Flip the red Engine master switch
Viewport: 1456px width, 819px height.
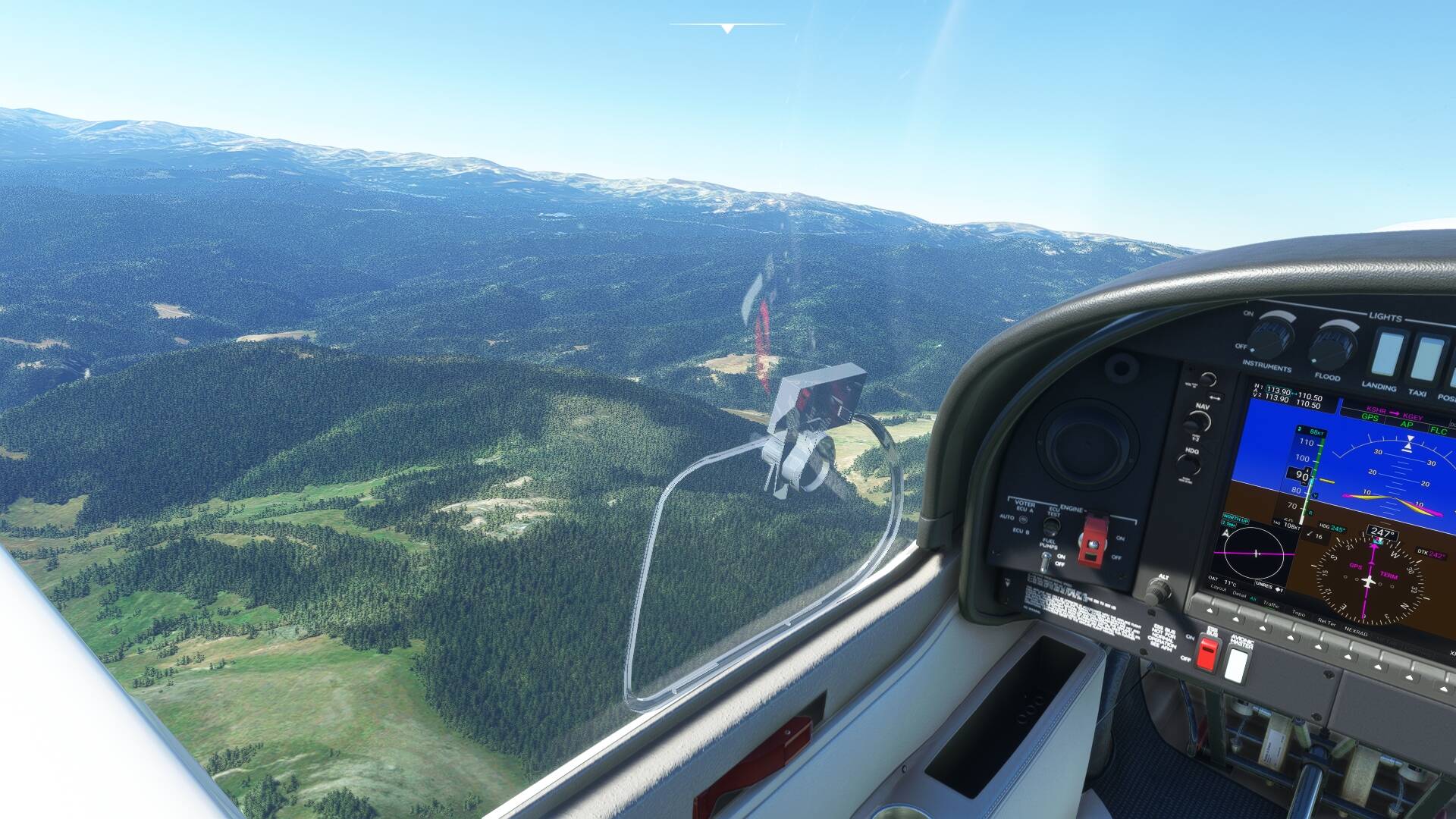pos(1093,540)
